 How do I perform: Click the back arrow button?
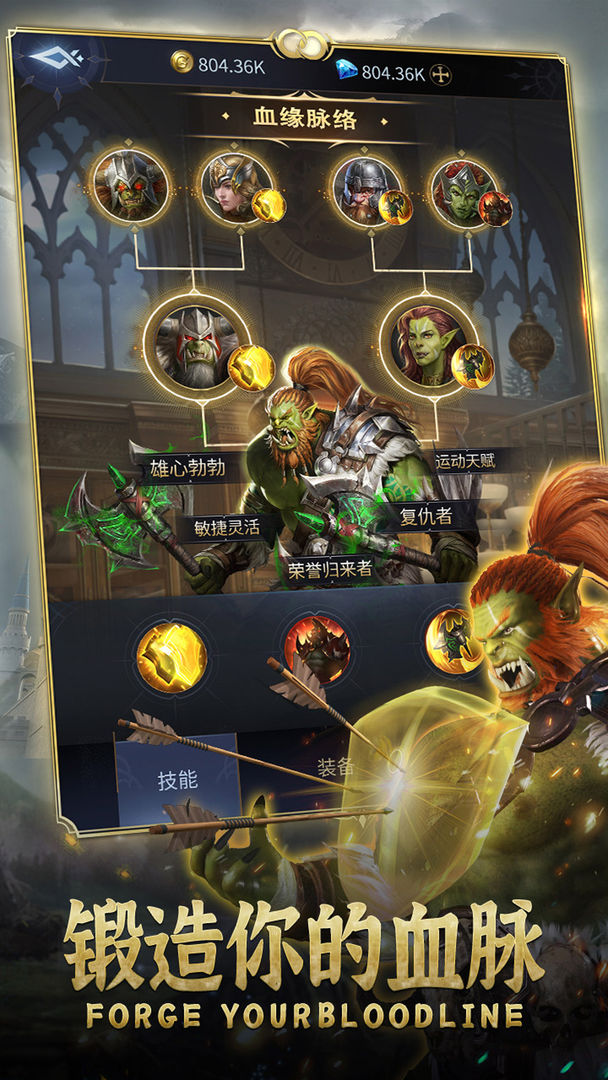pos(56,59)
